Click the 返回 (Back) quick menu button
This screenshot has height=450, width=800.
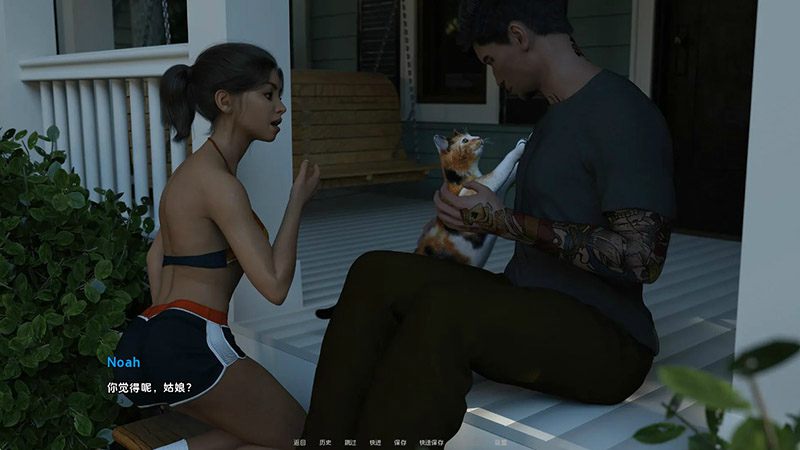click(299, 441)
